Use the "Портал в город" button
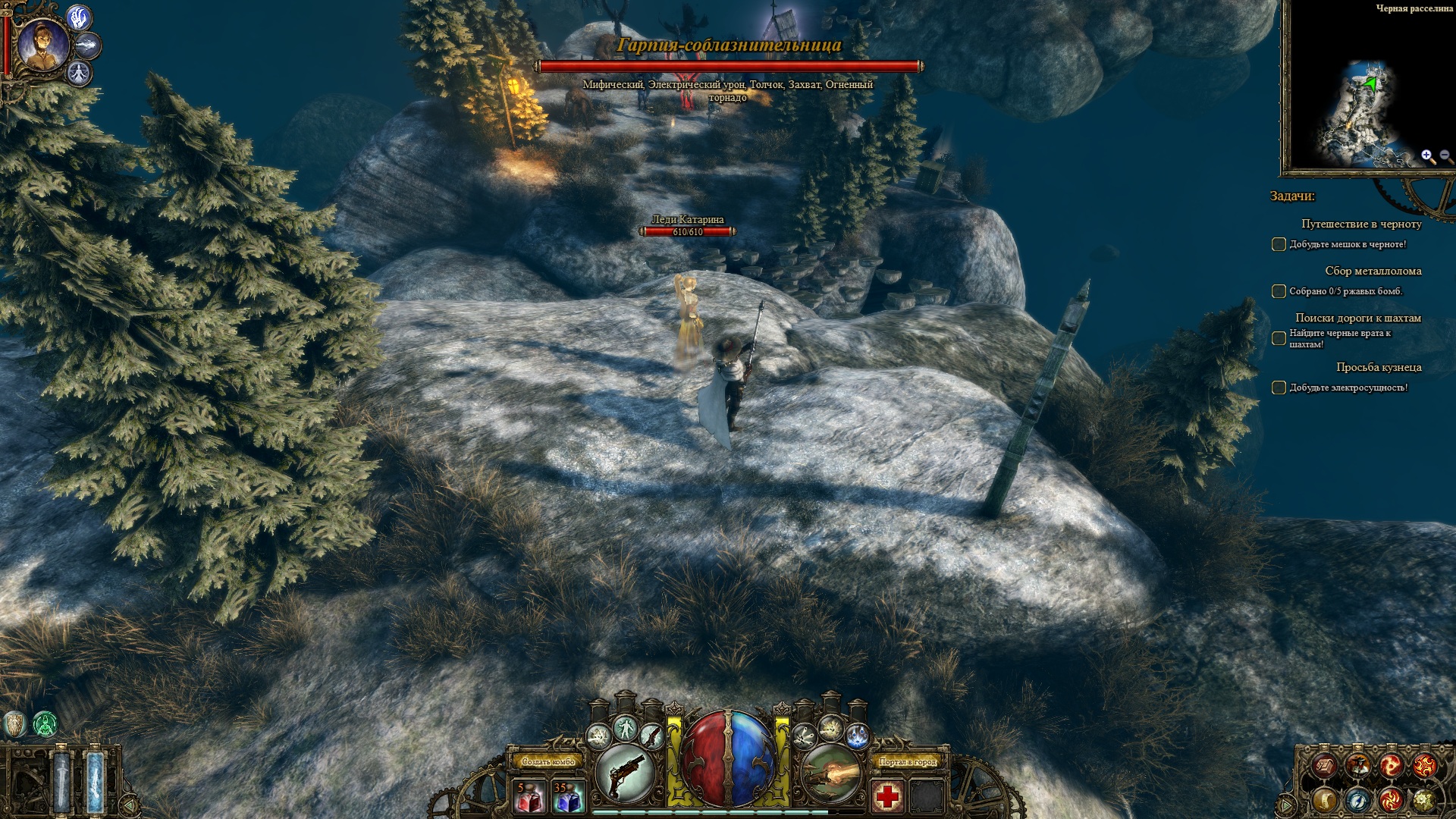Image resolution: width=1456 pixels, height=819 pixels. coord(908,761)
